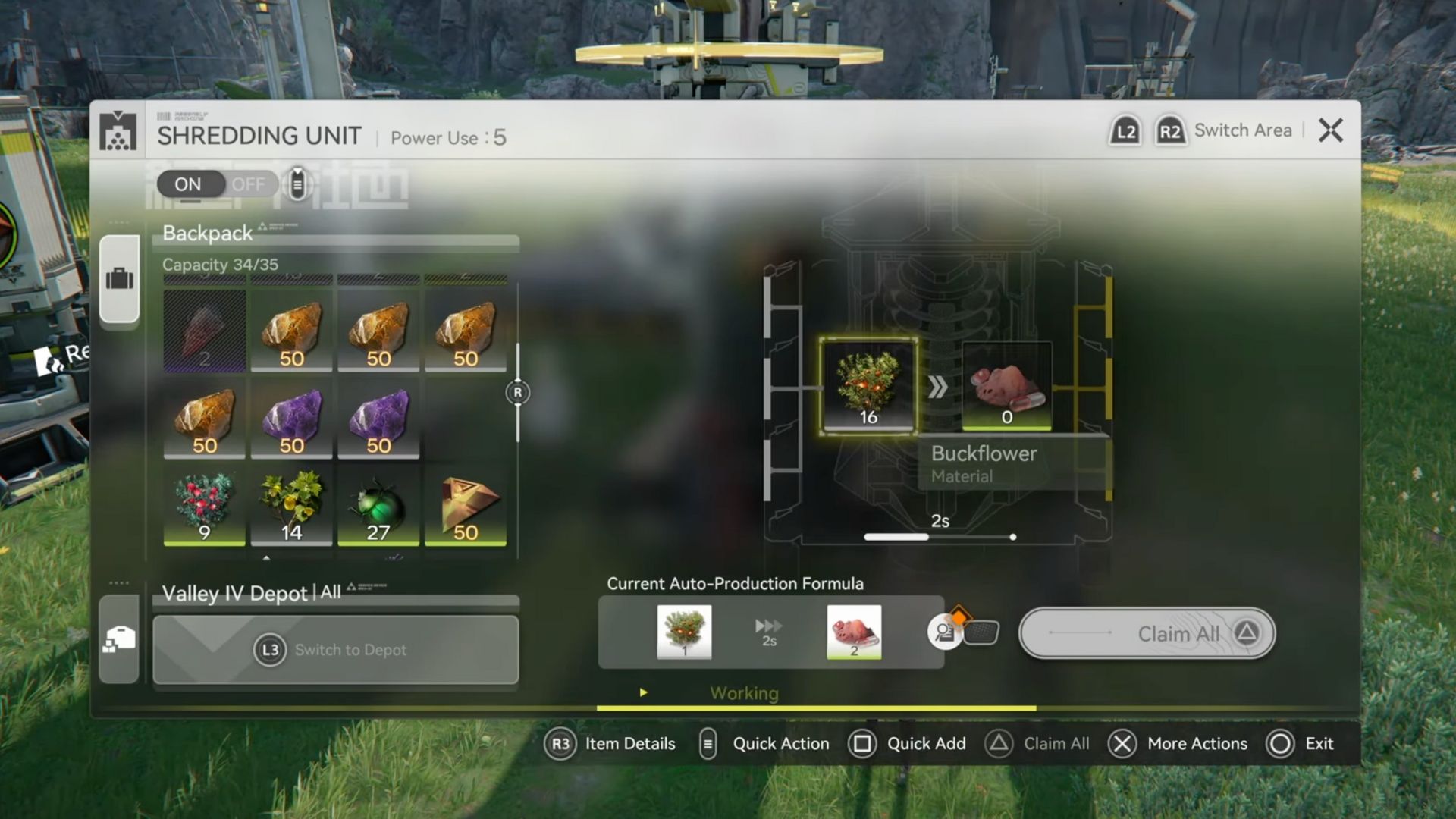1456x819 pixels.
Task: Keep the unit powered by clicking ON
Action: [x=188, y=184]
